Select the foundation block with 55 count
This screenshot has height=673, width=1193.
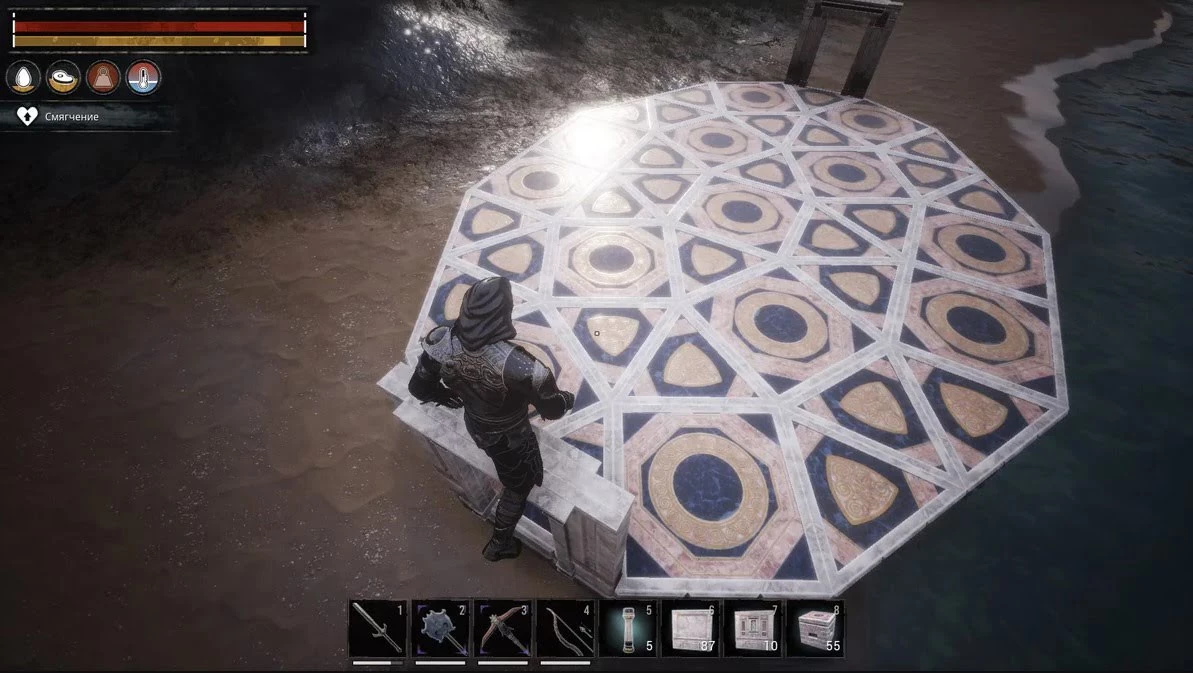point(815,628)
